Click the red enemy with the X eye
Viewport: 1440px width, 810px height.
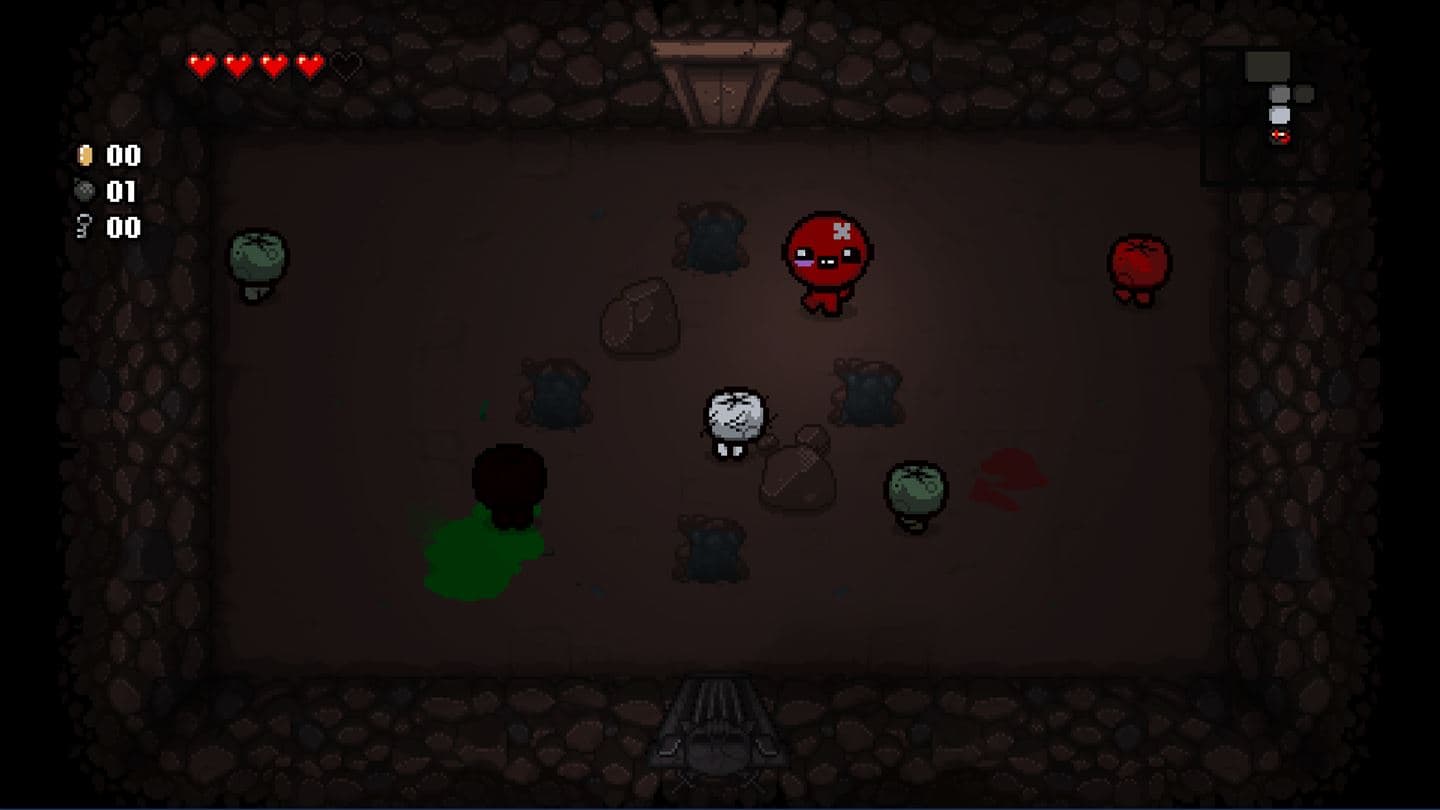pyautogui.click(x=828, y=253)
